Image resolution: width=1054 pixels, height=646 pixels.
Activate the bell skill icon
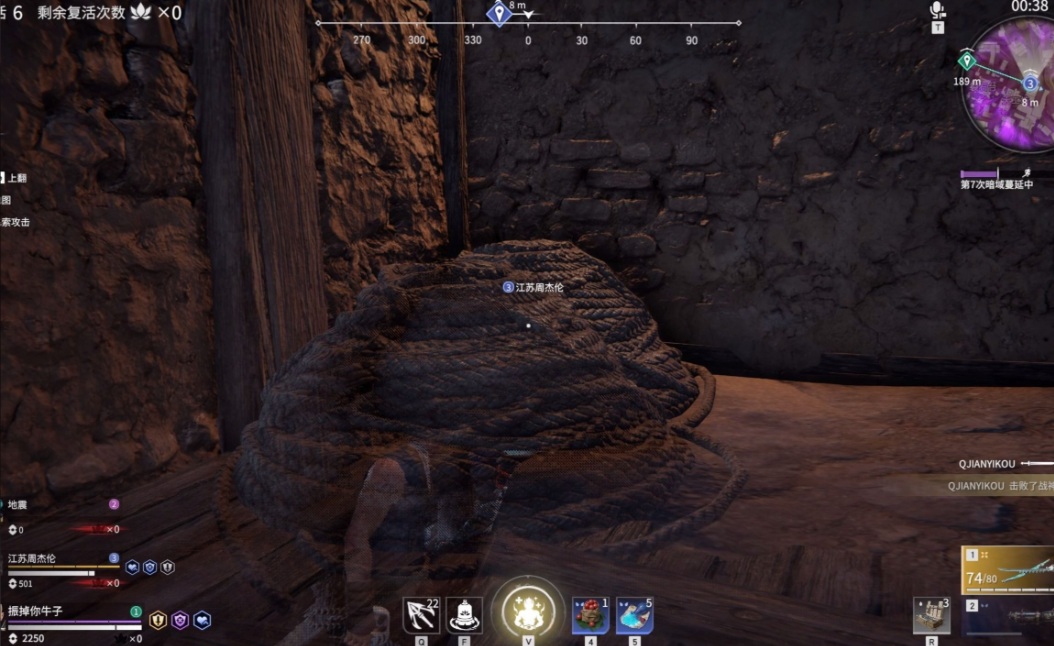pyautogui.click(x=464, y=615)
